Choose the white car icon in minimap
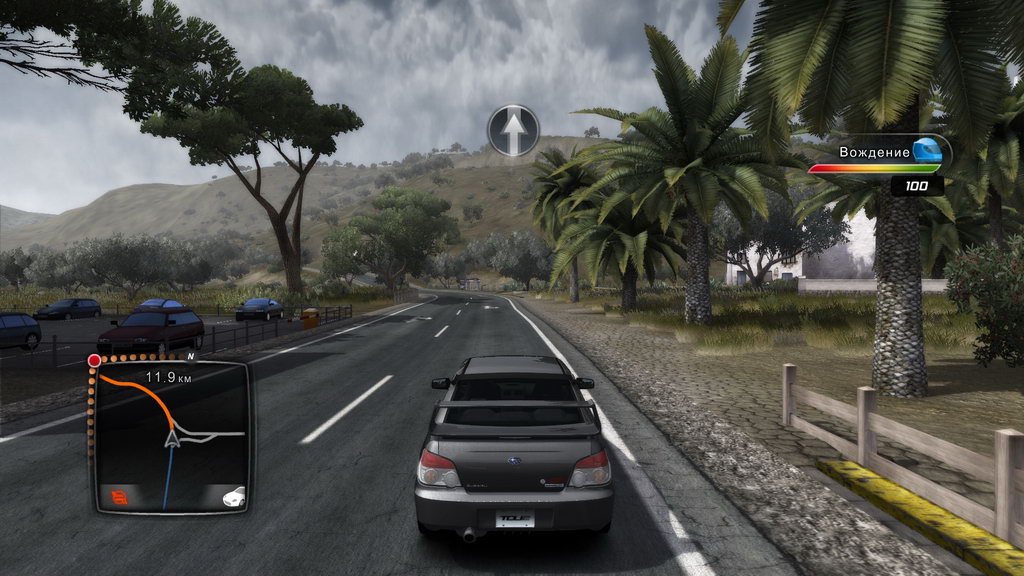This screenshot has width=1024, height=576. pos(233,495)
